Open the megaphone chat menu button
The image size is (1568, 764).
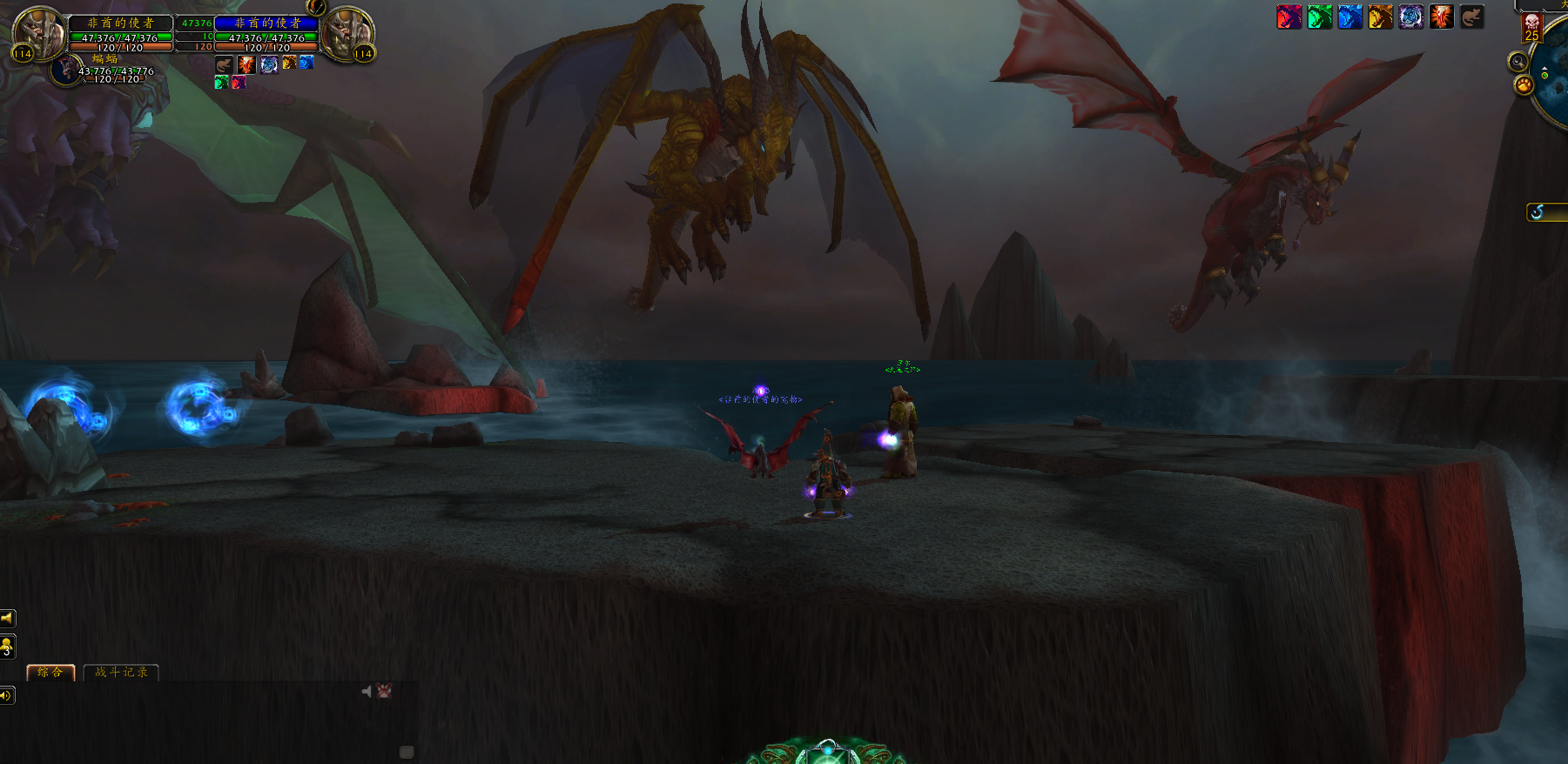7,619
